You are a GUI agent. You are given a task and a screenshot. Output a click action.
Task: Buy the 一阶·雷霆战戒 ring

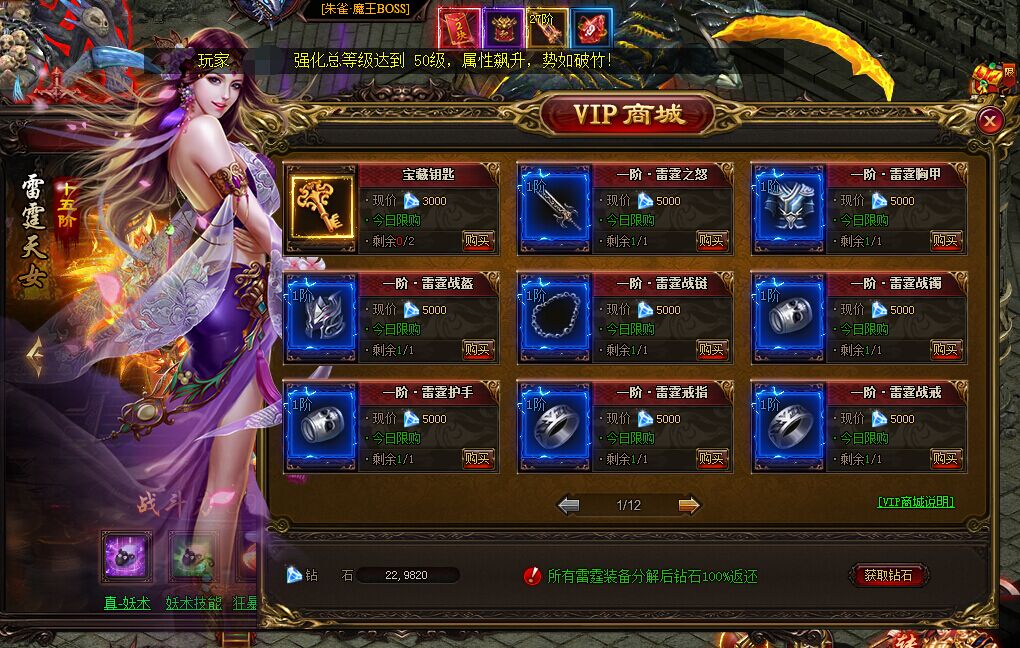[x=945, y=458]
